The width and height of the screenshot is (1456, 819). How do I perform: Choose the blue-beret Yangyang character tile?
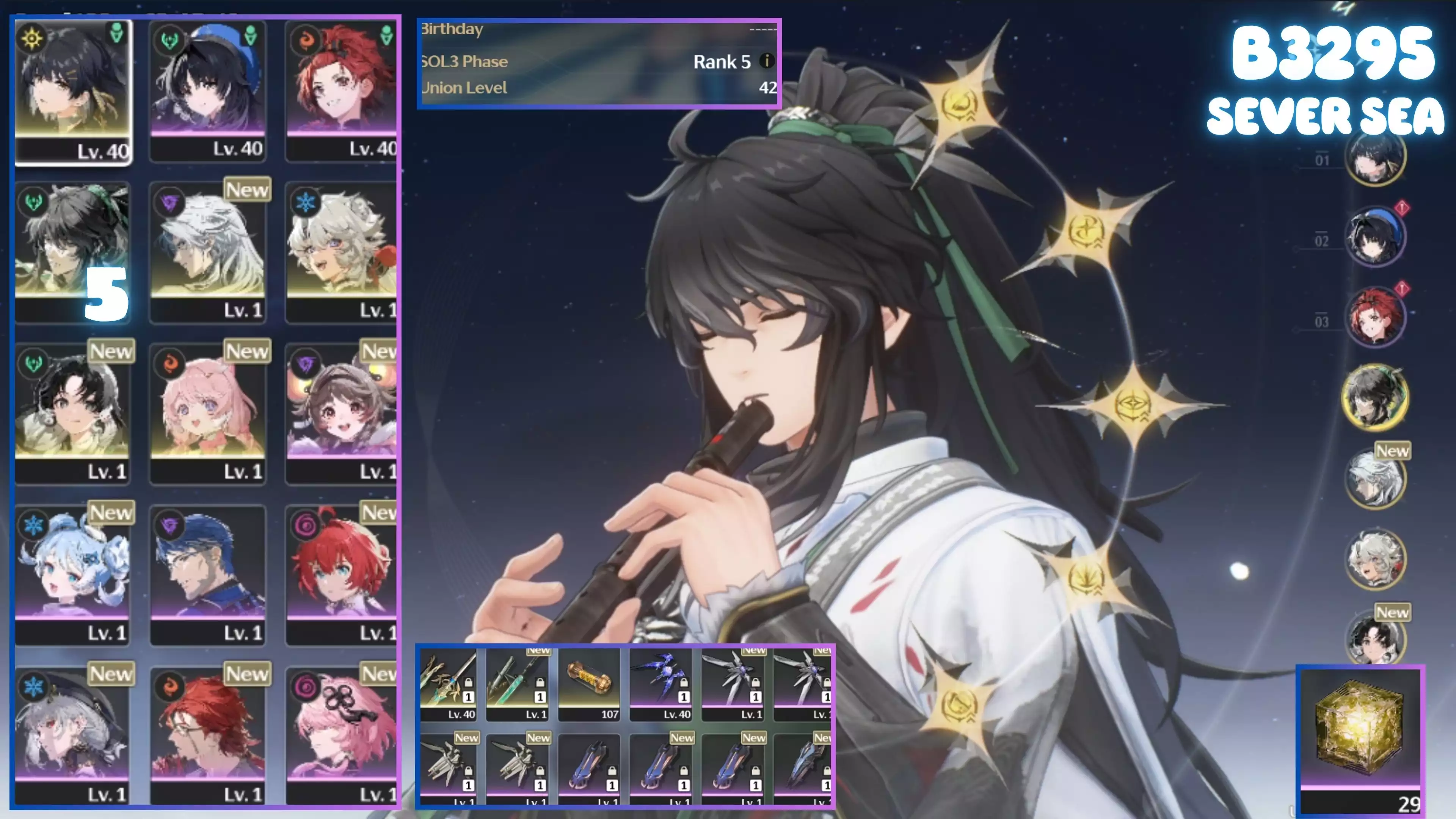[208, 91]
